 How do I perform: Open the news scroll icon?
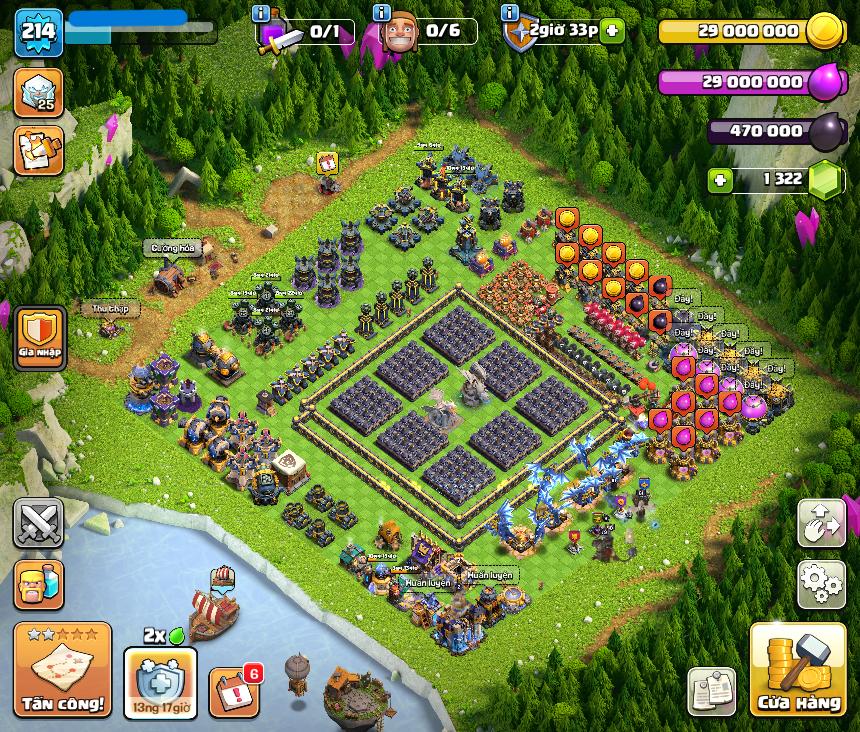coord(39,150)
